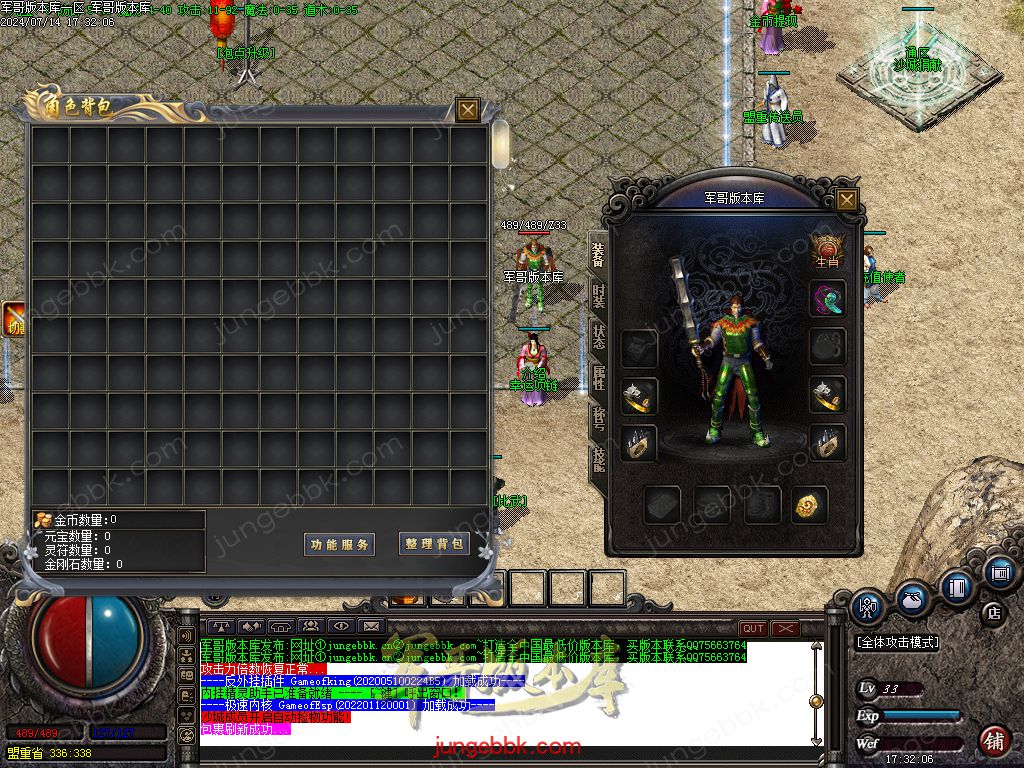The height and width of the screenshot is (768, 1024).
Task: Close the character backpack window
Action: [x=467, y=110]
